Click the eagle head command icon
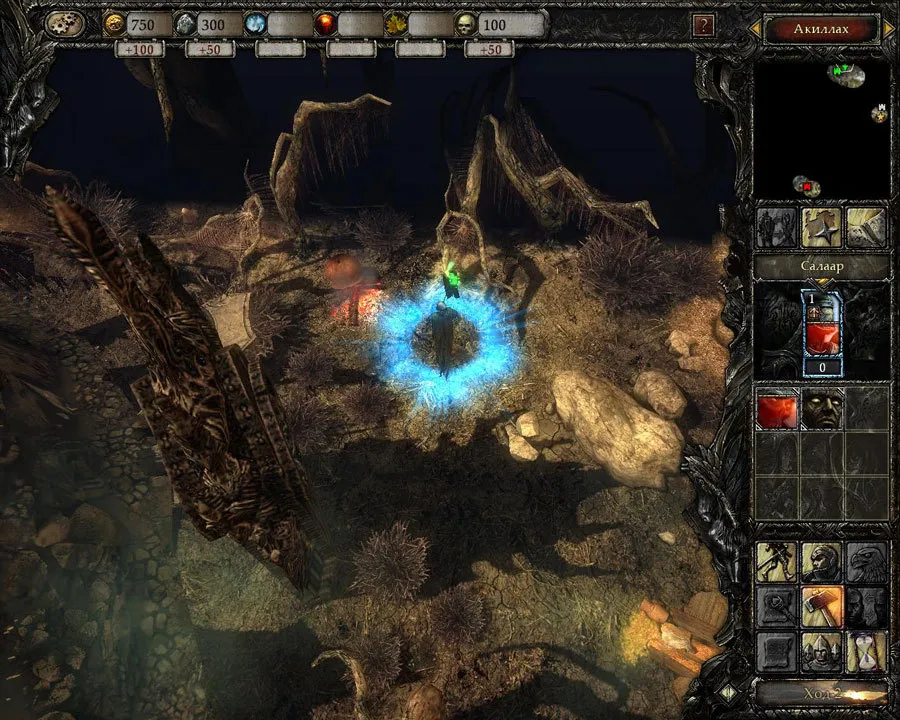This screenshot has width=900, height=720. (866, 563)
